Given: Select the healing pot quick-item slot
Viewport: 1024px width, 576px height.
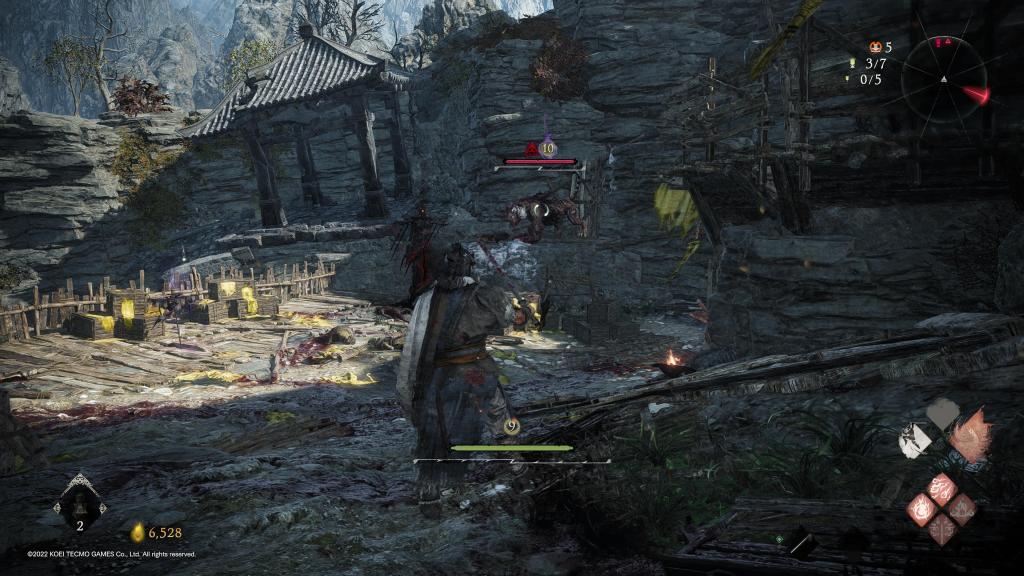Looking at the screenshot, I should click(x=79, y=506).
